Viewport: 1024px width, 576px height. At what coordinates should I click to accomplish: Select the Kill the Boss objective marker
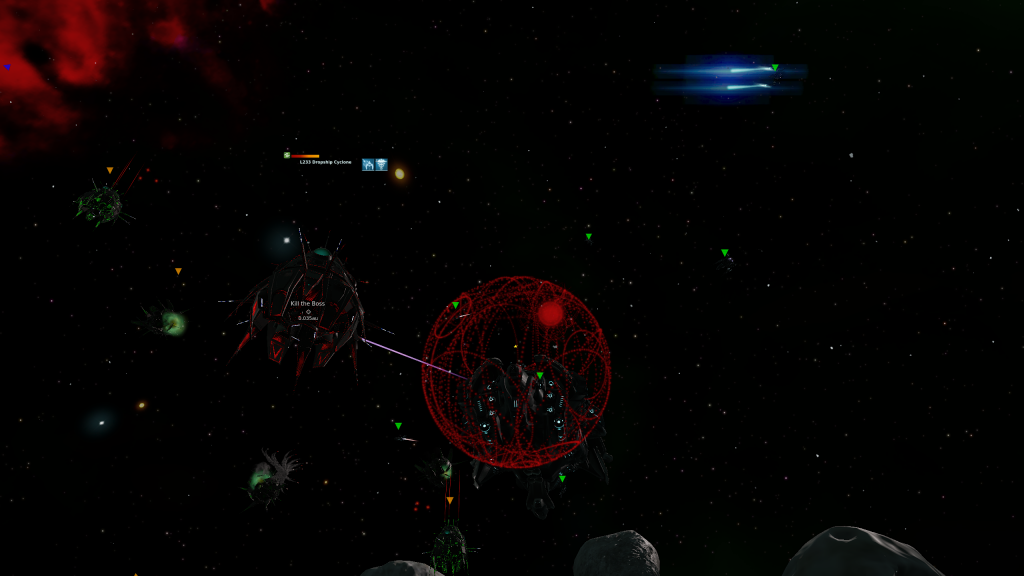[x=308, y=311]
